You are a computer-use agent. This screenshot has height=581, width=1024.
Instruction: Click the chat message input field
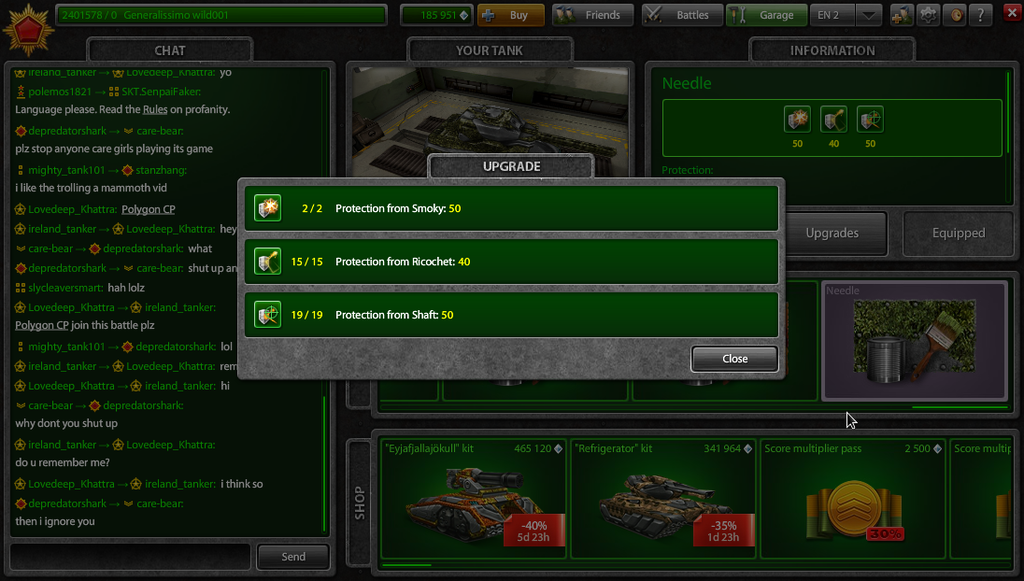pyautogui.click(x=130, y=556)
